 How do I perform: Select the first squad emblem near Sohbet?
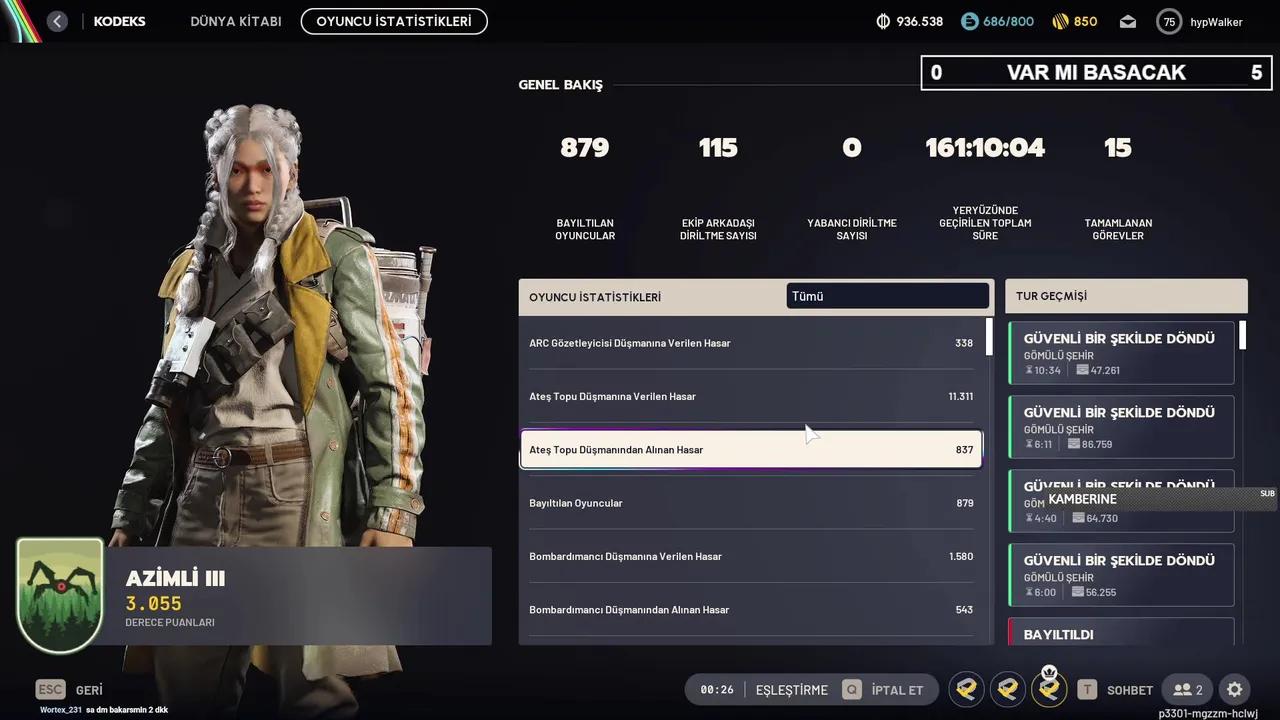(x=966, y=689)
